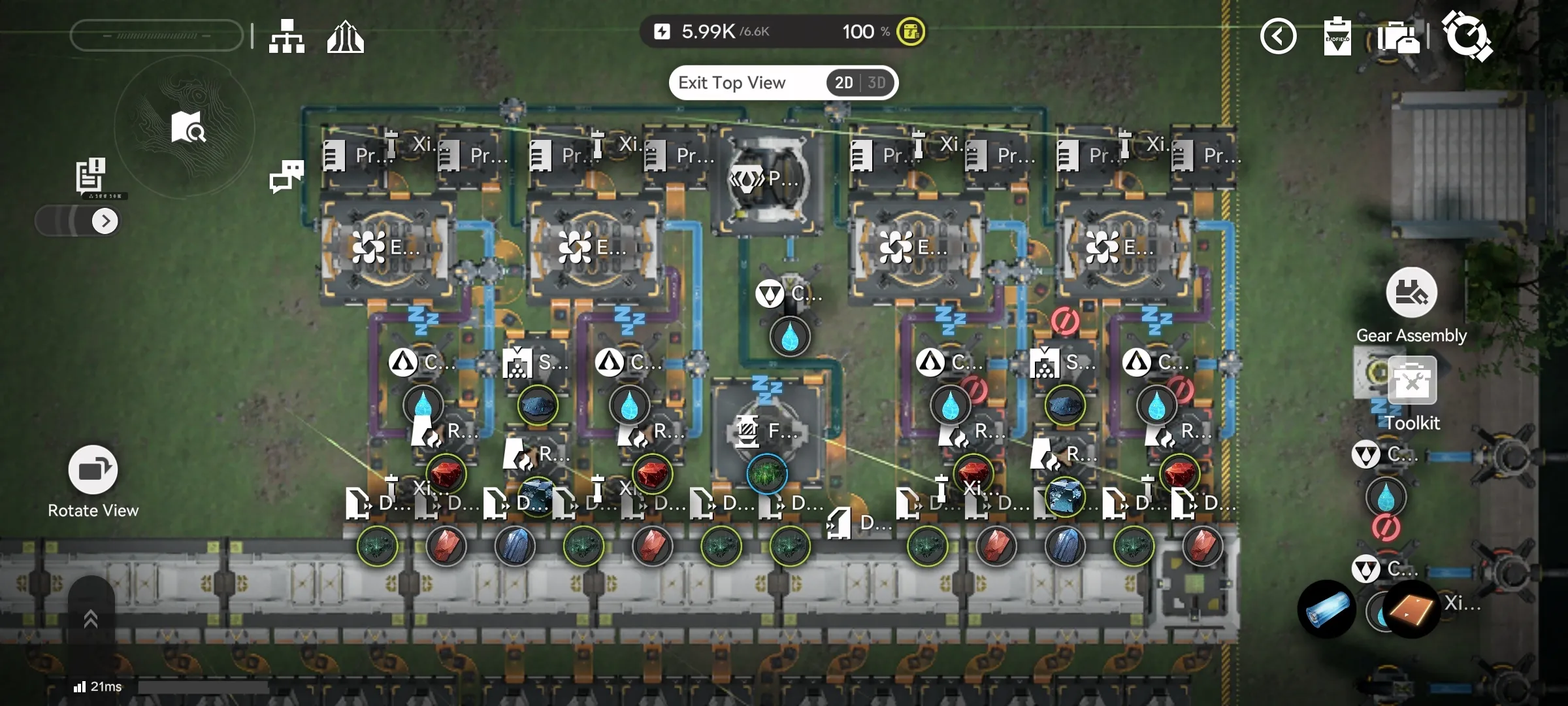The image size is (1568, 706).
Task: Exit Top View mode
Action: point(732,83)
